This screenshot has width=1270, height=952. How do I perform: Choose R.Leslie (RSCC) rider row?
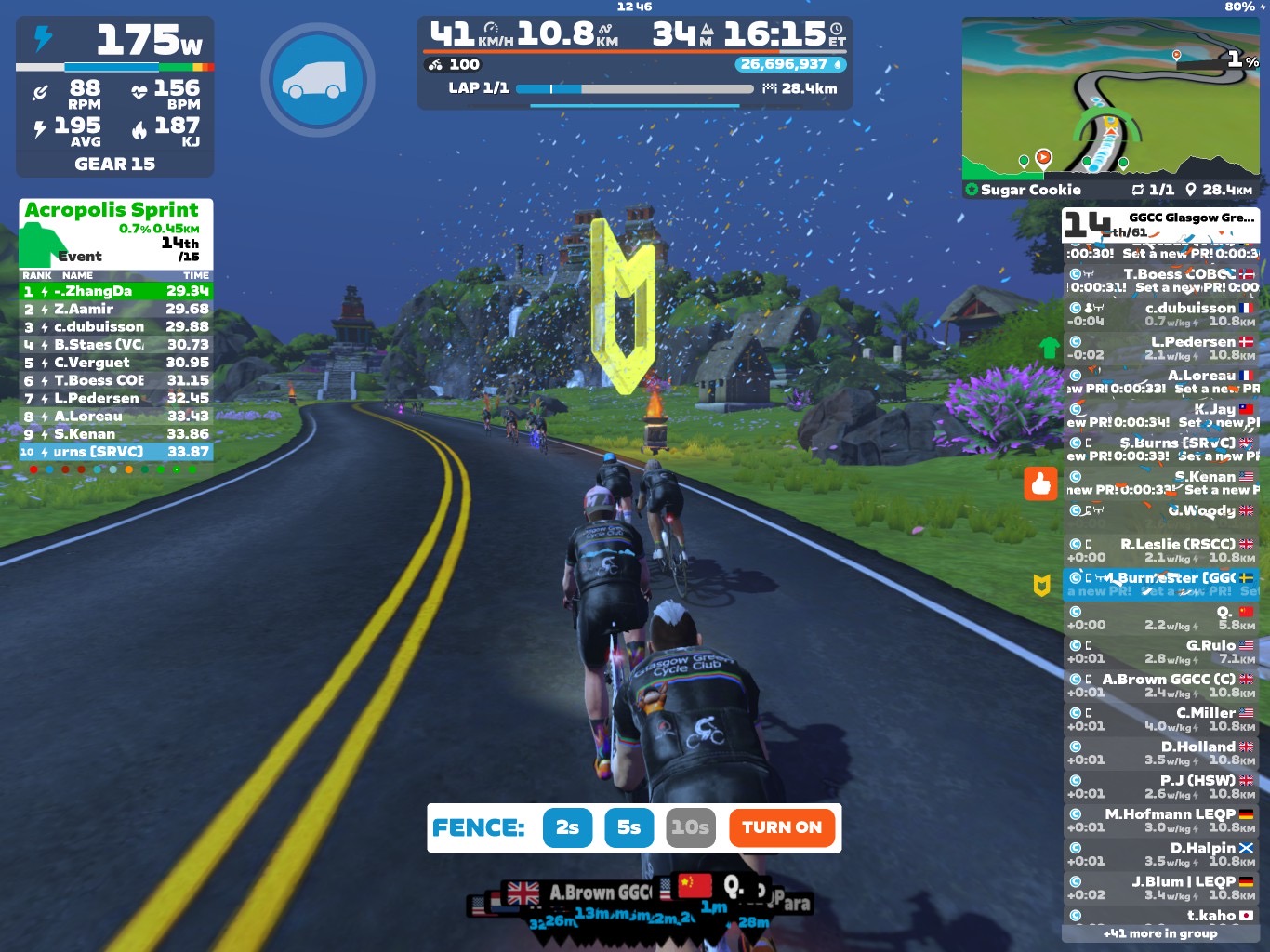coord(1160,550)
